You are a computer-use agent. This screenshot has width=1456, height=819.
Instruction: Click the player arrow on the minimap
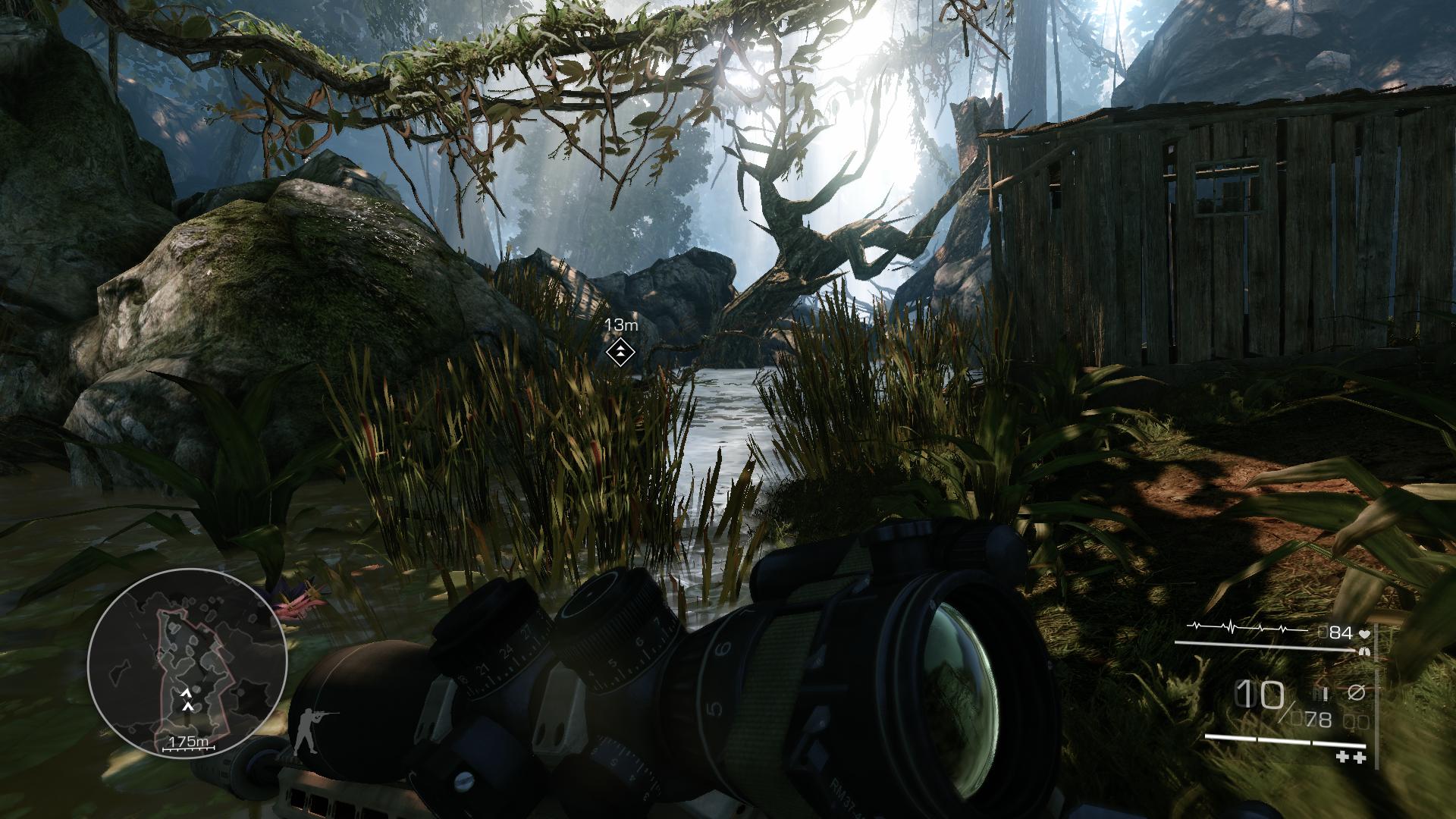tap(187, 706)
